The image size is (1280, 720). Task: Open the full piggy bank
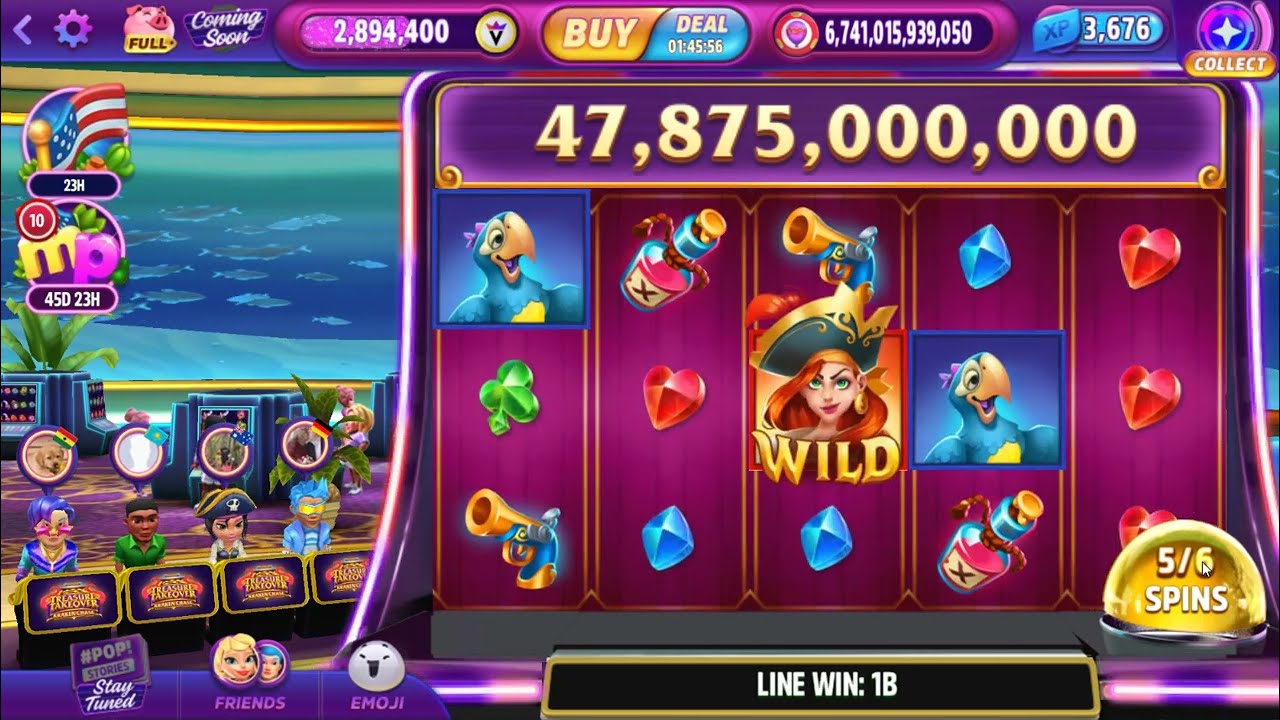149,28
